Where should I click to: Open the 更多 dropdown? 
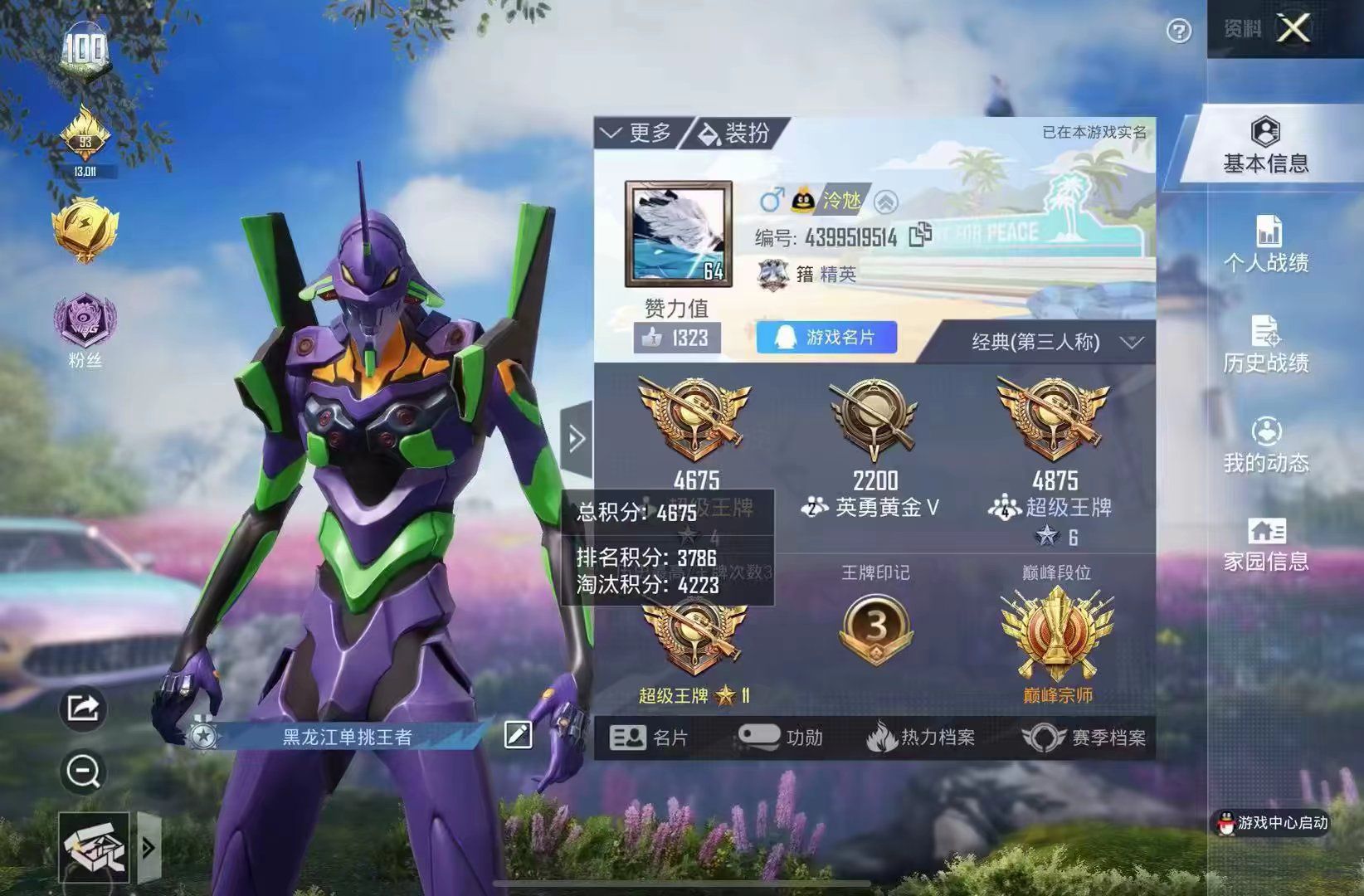pyautogui.click(x=636, y=133)
